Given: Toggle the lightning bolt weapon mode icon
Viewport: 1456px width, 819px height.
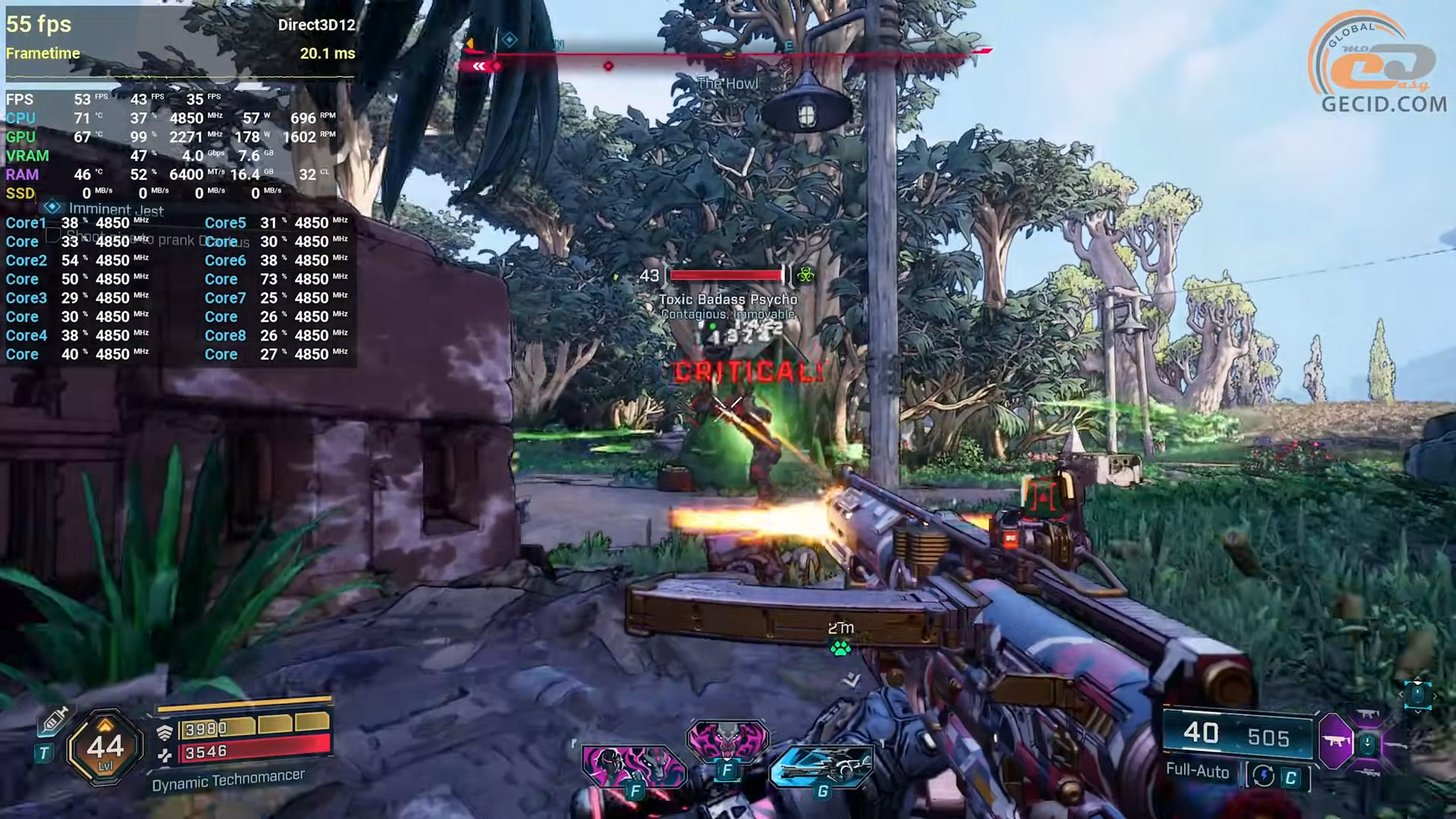Looking at the screenshot, I should [1263, 776].
